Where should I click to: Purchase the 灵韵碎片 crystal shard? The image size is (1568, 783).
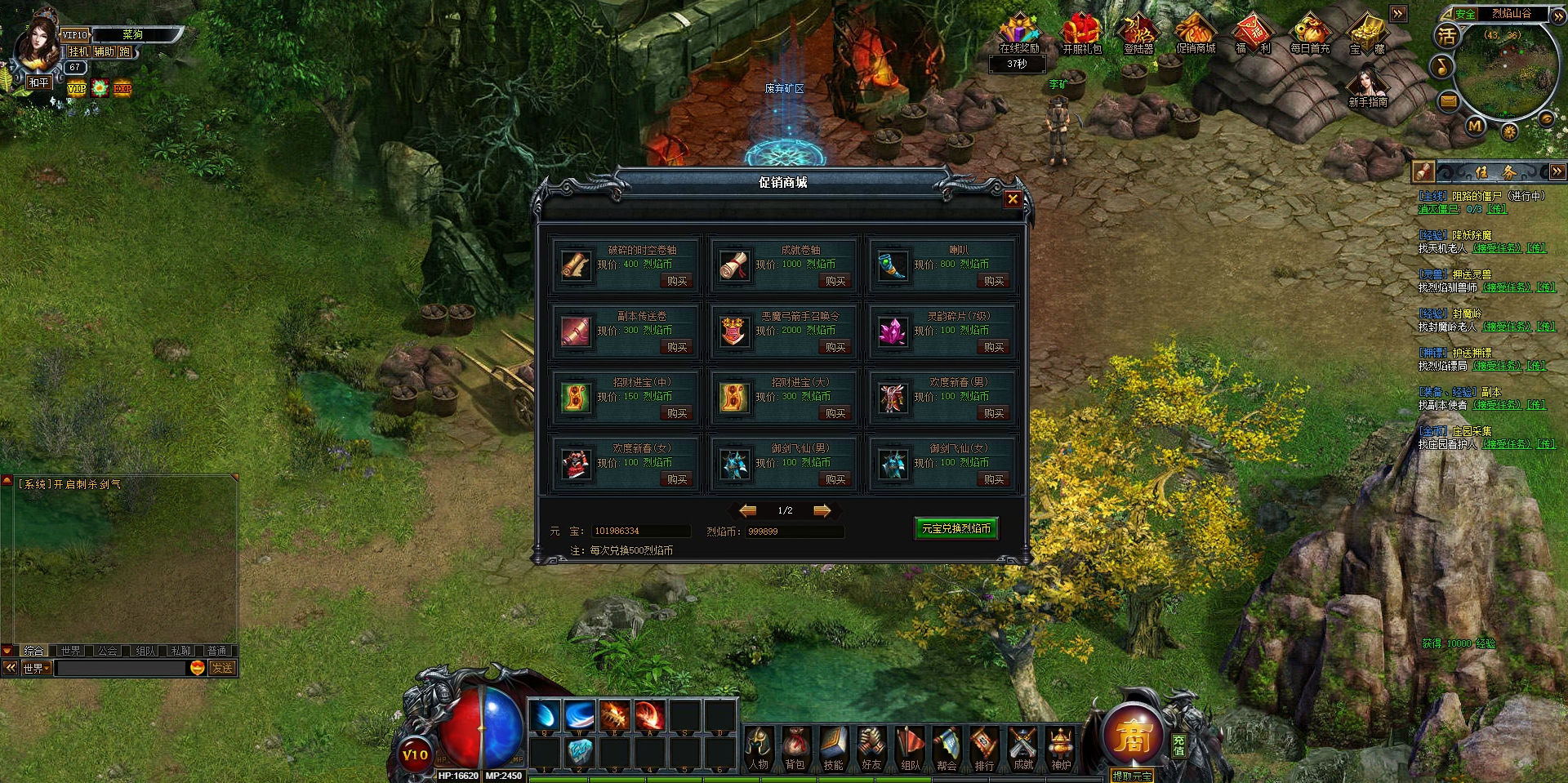point(994,347)
